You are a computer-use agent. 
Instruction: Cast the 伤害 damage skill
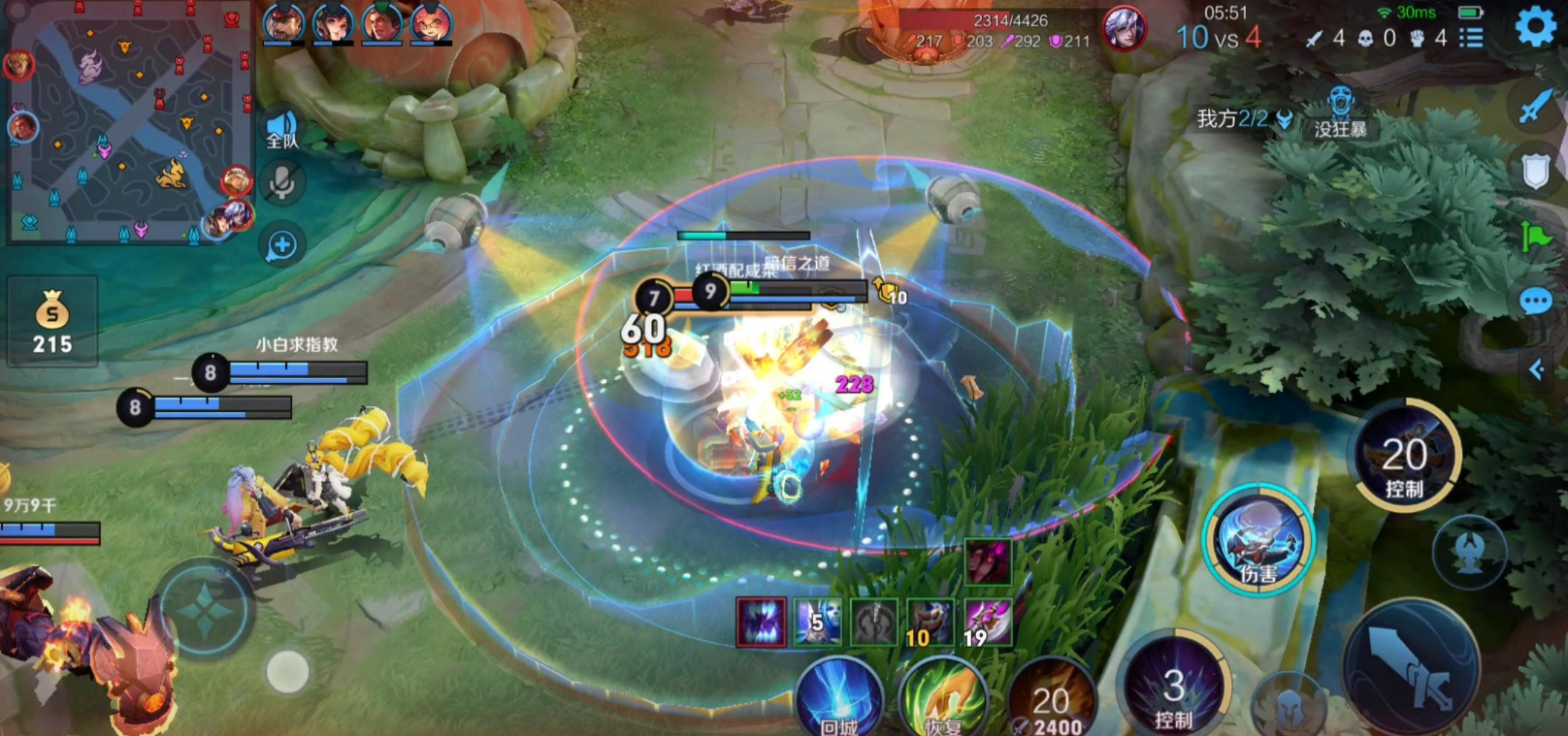(1258, 540)
